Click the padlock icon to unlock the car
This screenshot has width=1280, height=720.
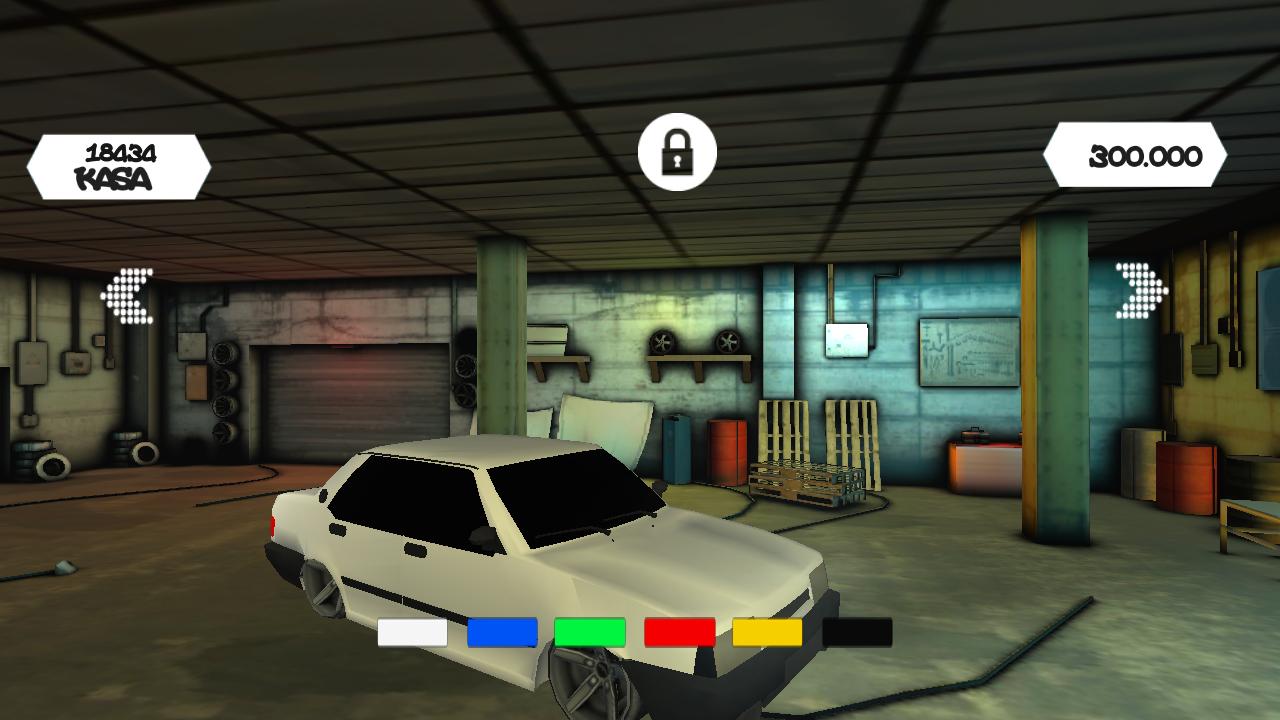(676, 154)
